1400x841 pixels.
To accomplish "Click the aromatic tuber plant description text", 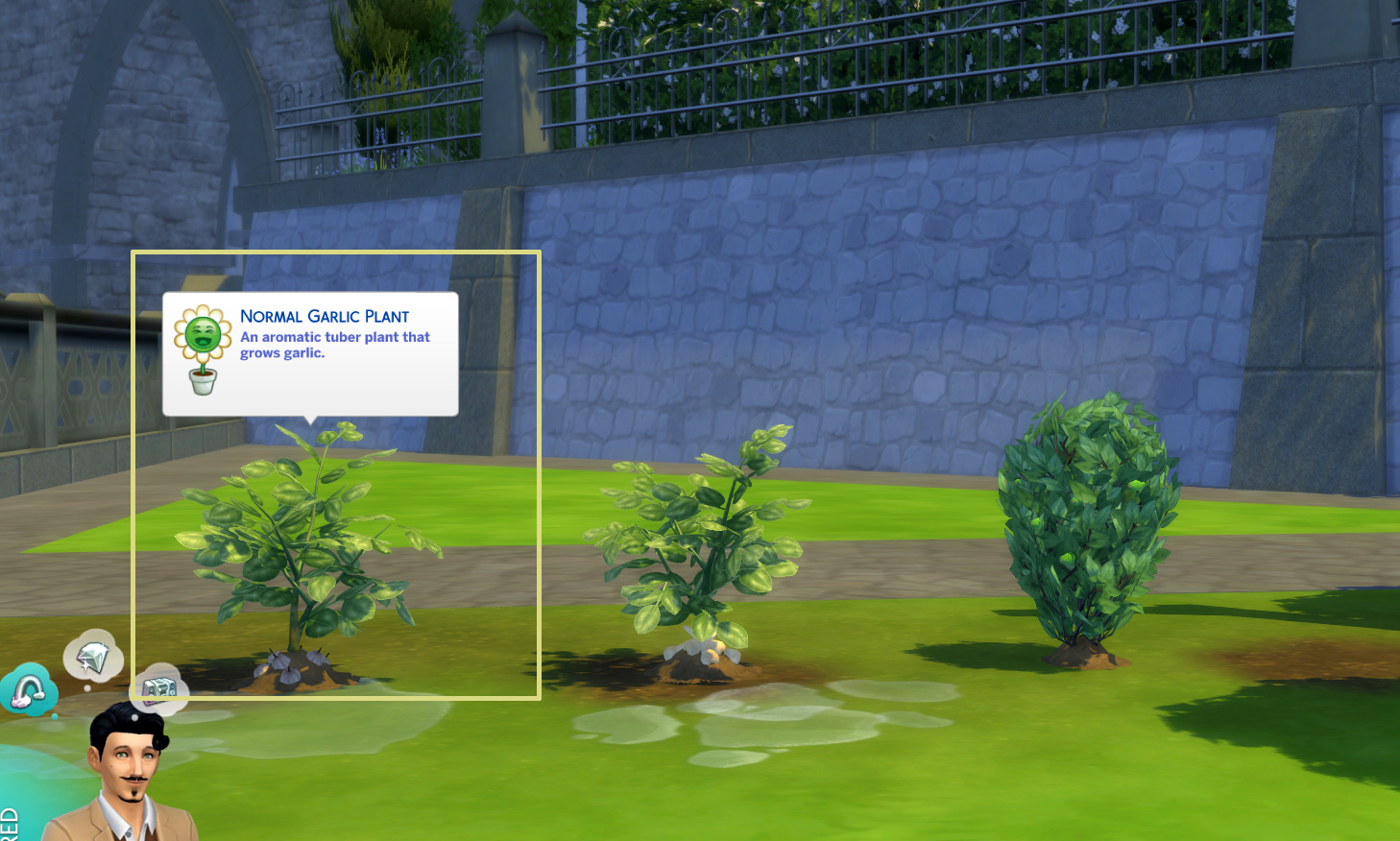I will point(334,345).
